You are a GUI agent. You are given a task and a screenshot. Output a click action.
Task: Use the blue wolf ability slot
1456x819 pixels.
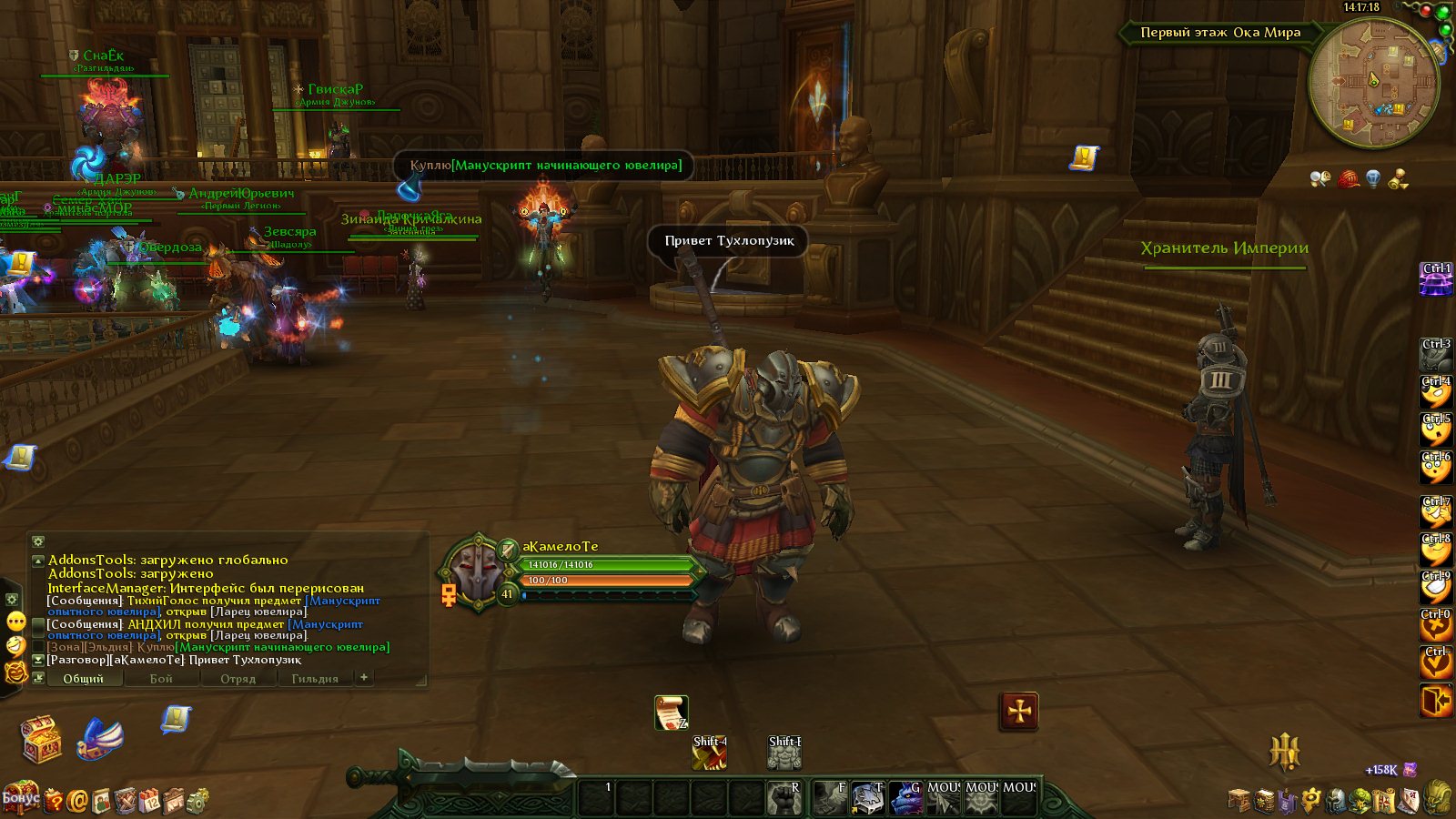905,798
